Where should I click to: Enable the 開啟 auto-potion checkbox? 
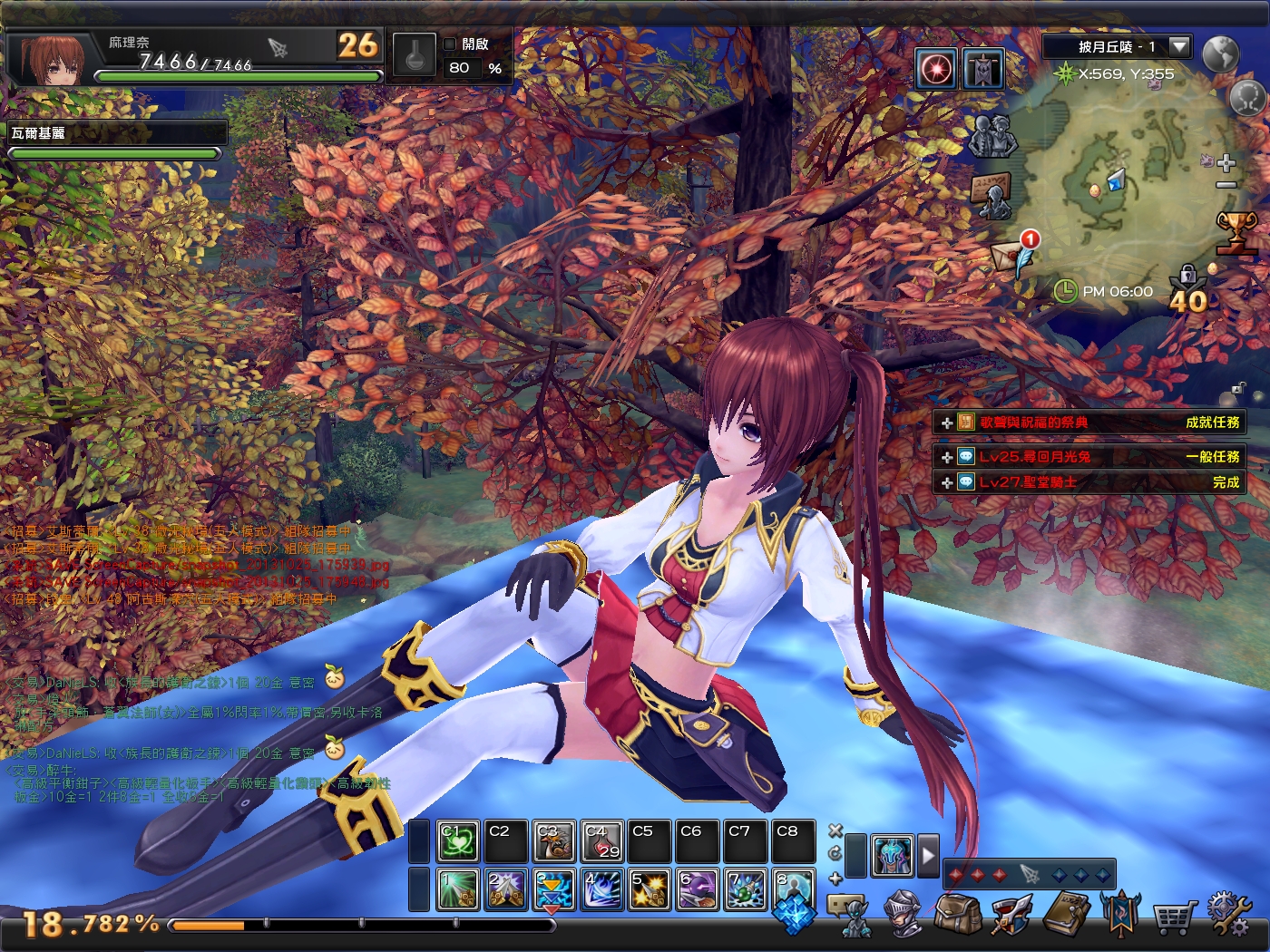tap(449, 42)
